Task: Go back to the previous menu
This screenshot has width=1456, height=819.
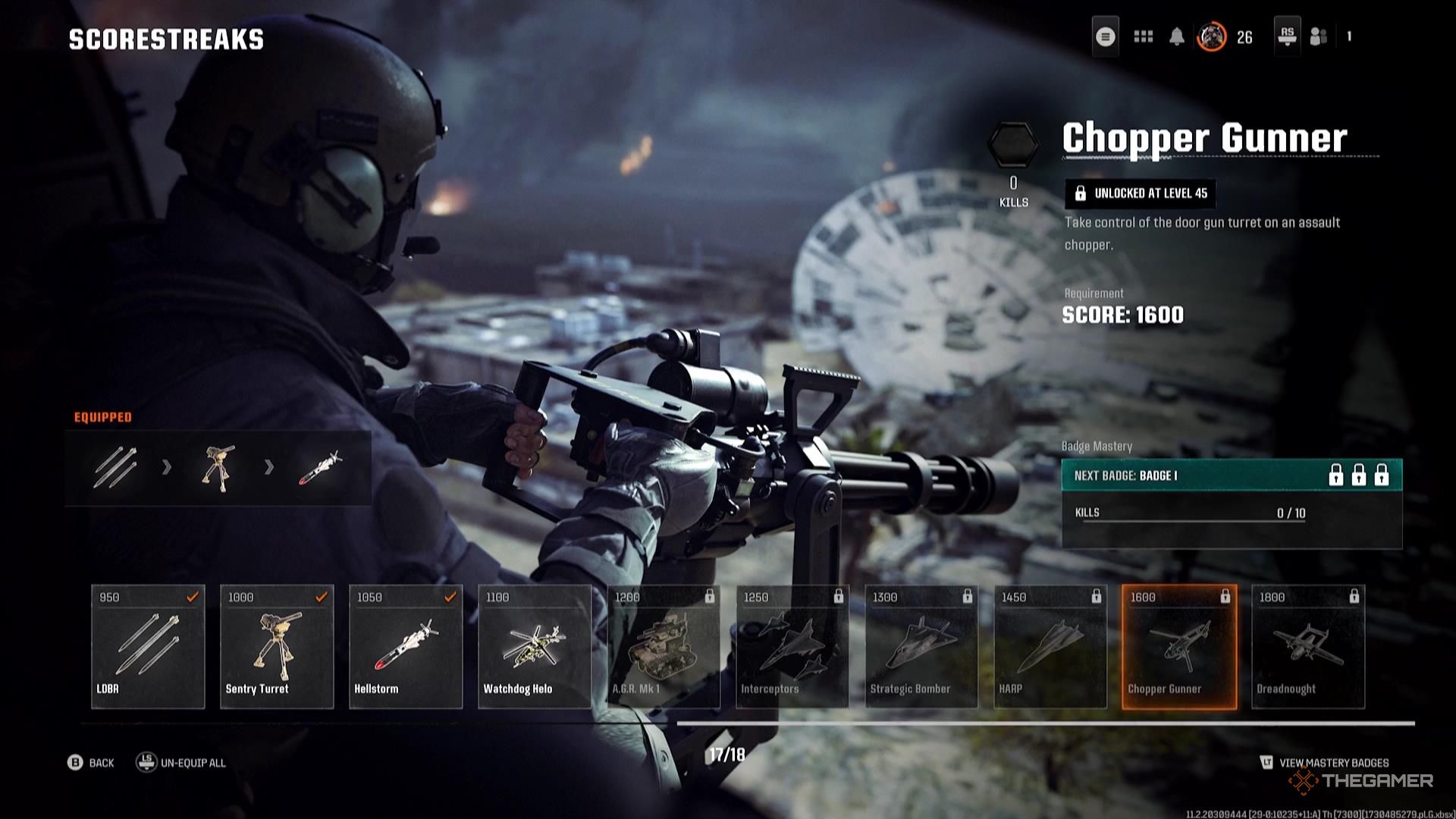Action: 91,763
